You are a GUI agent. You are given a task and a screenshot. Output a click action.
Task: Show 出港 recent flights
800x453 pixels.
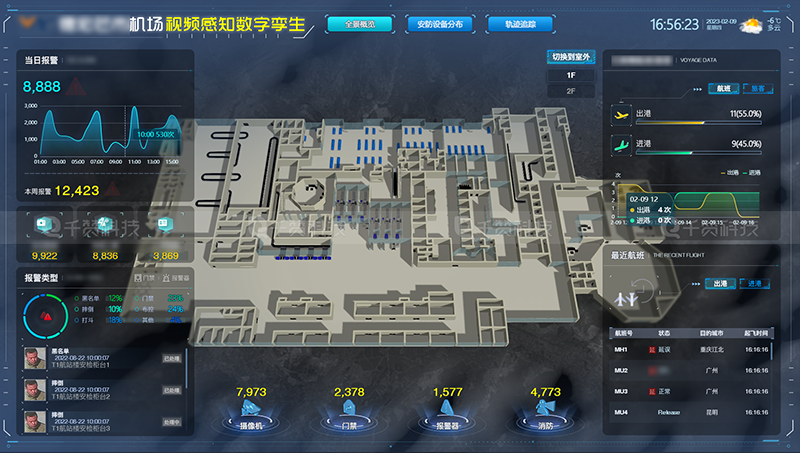[719, 284]
